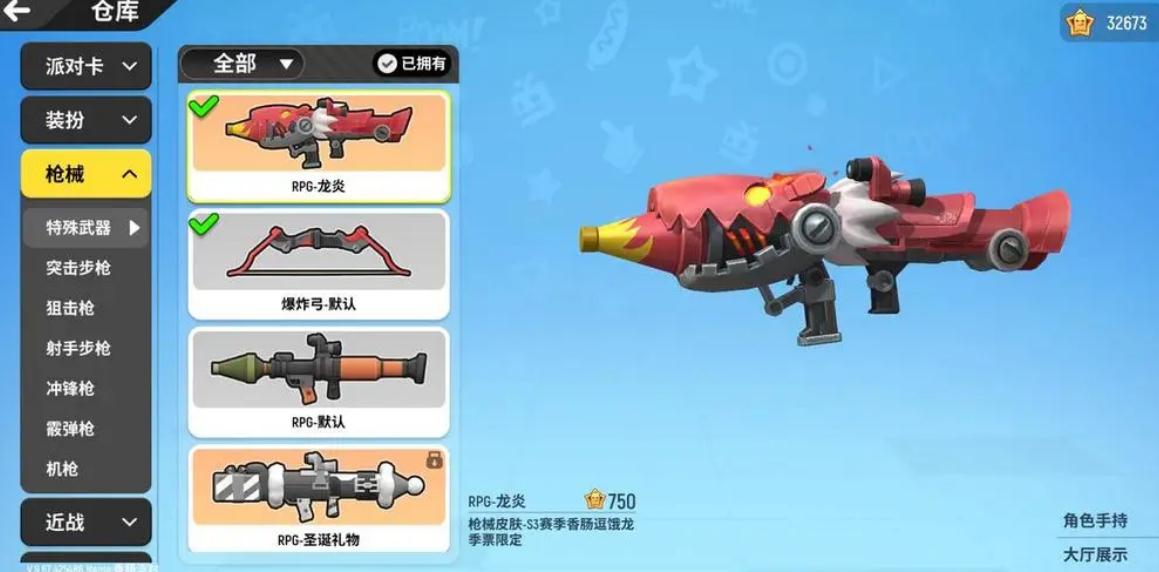Select the locked RPG-圣诞礼物 skin
The width and height of the screenshot is (1159, 572).
click(318, 499)
